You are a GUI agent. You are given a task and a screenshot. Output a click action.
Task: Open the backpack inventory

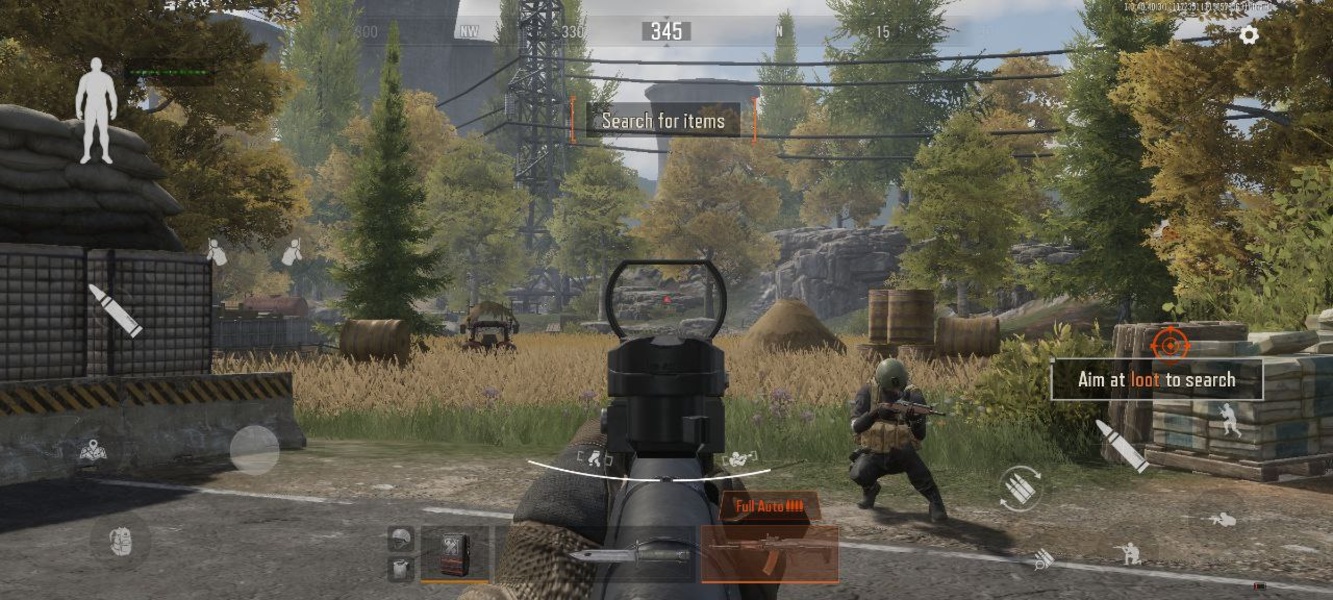coord(119,542)
